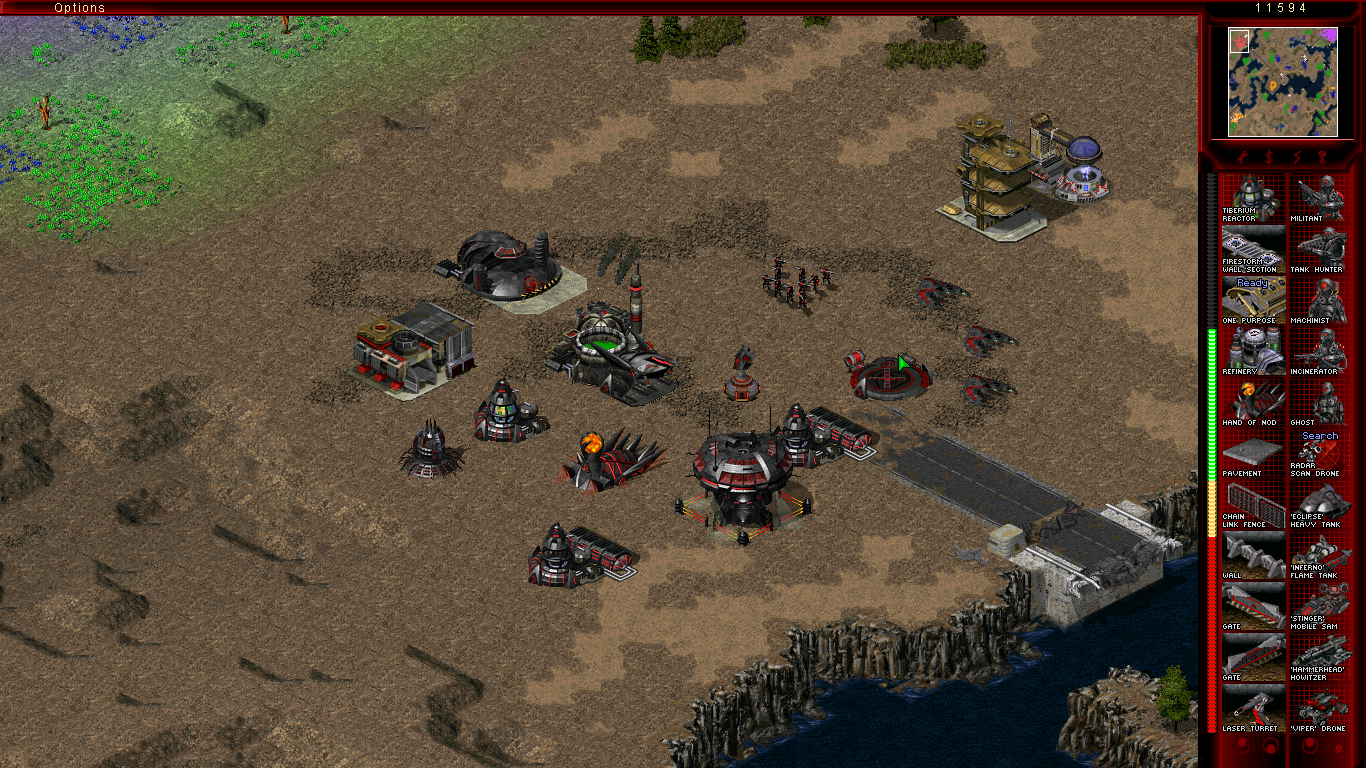Build a Laser Turret
This screenshot has height=768, width=1366.
(1253, 708)
